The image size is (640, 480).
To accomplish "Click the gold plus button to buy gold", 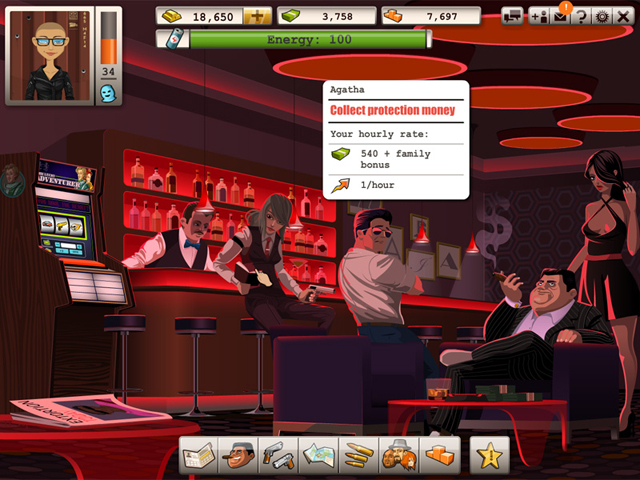I will 257,16.
